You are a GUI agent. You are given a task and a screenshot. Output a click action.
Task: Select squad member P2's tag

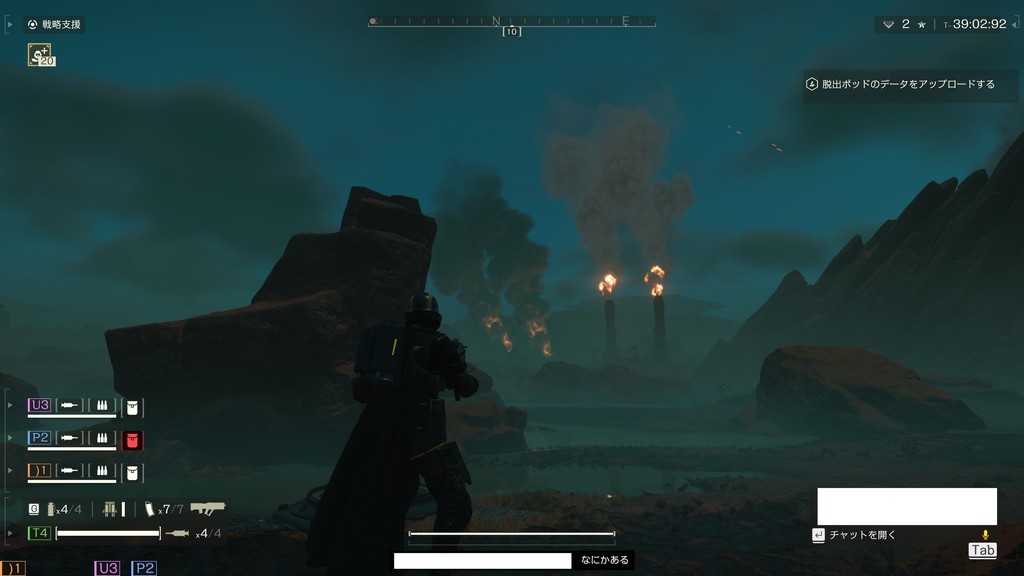[x=40, y=438]
